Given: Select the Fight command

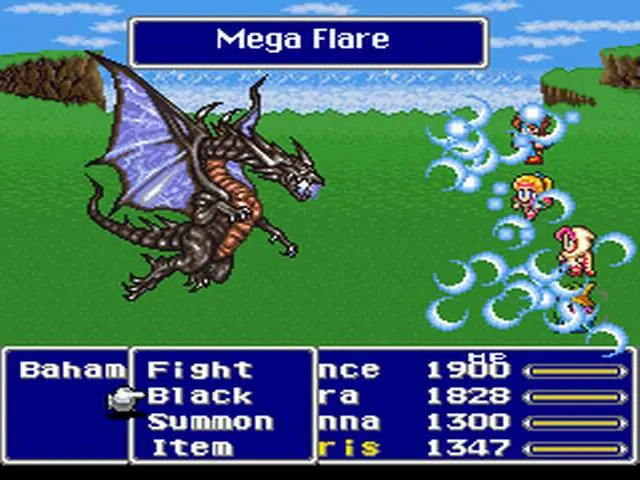Looking at the screenshot, I should click(x=200, y=370).
